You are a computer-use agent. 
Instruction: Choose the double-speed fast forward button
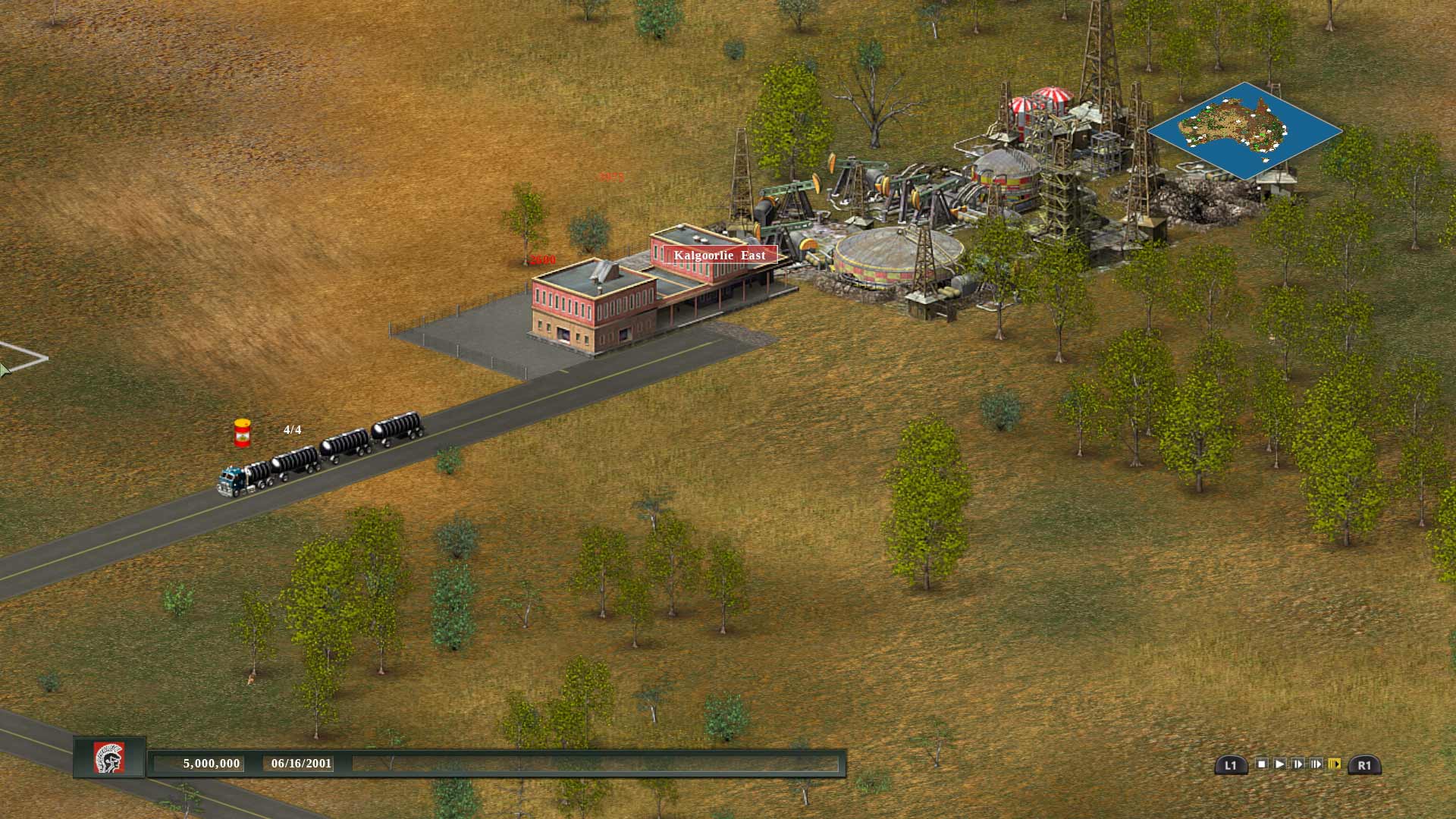[1298, 764]
